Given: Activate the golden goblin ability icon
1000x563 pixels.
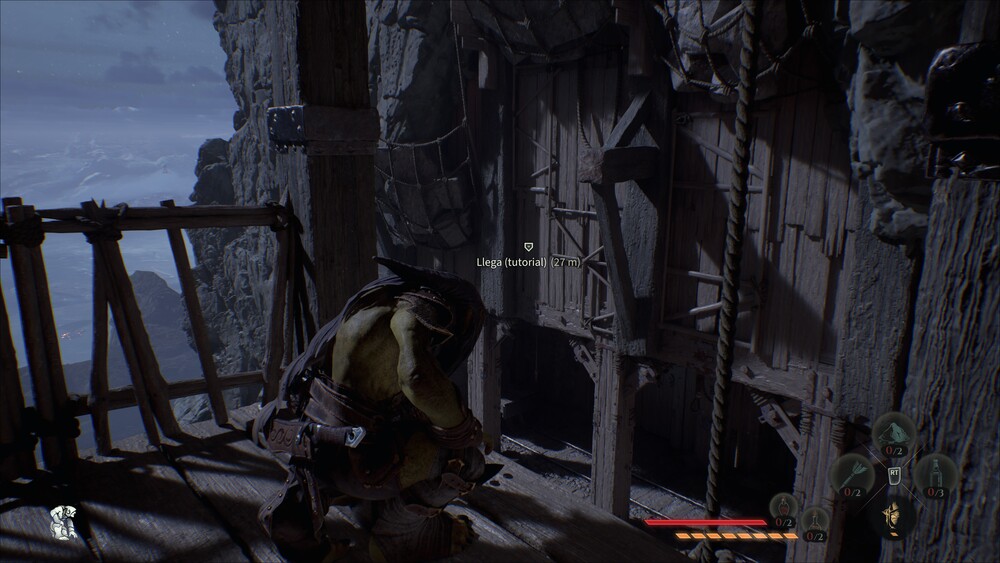Looking at the screenshot, I should point(893,516).
